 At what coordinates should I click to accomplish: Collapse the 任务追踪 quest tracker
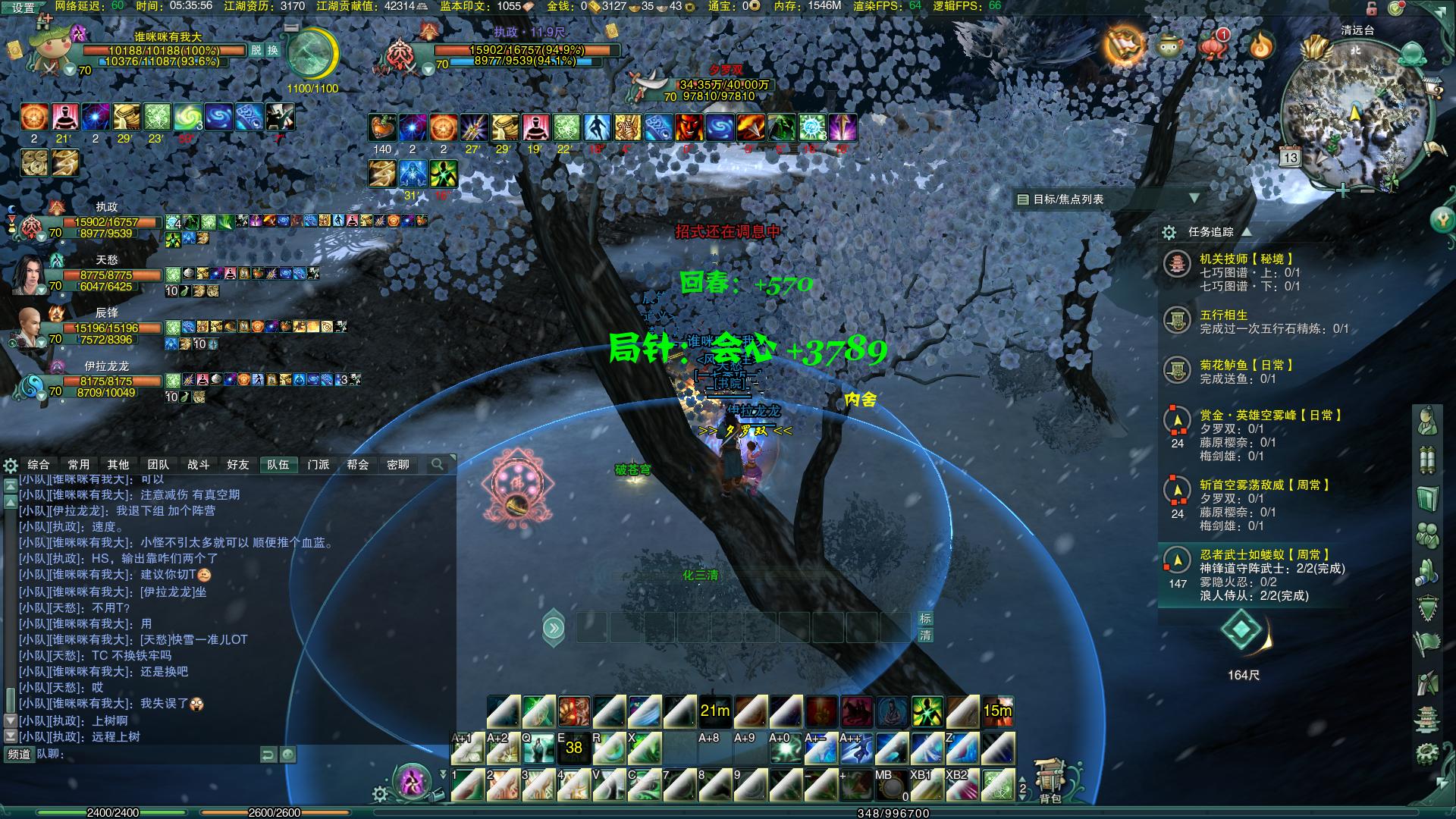coord(1246,231)
